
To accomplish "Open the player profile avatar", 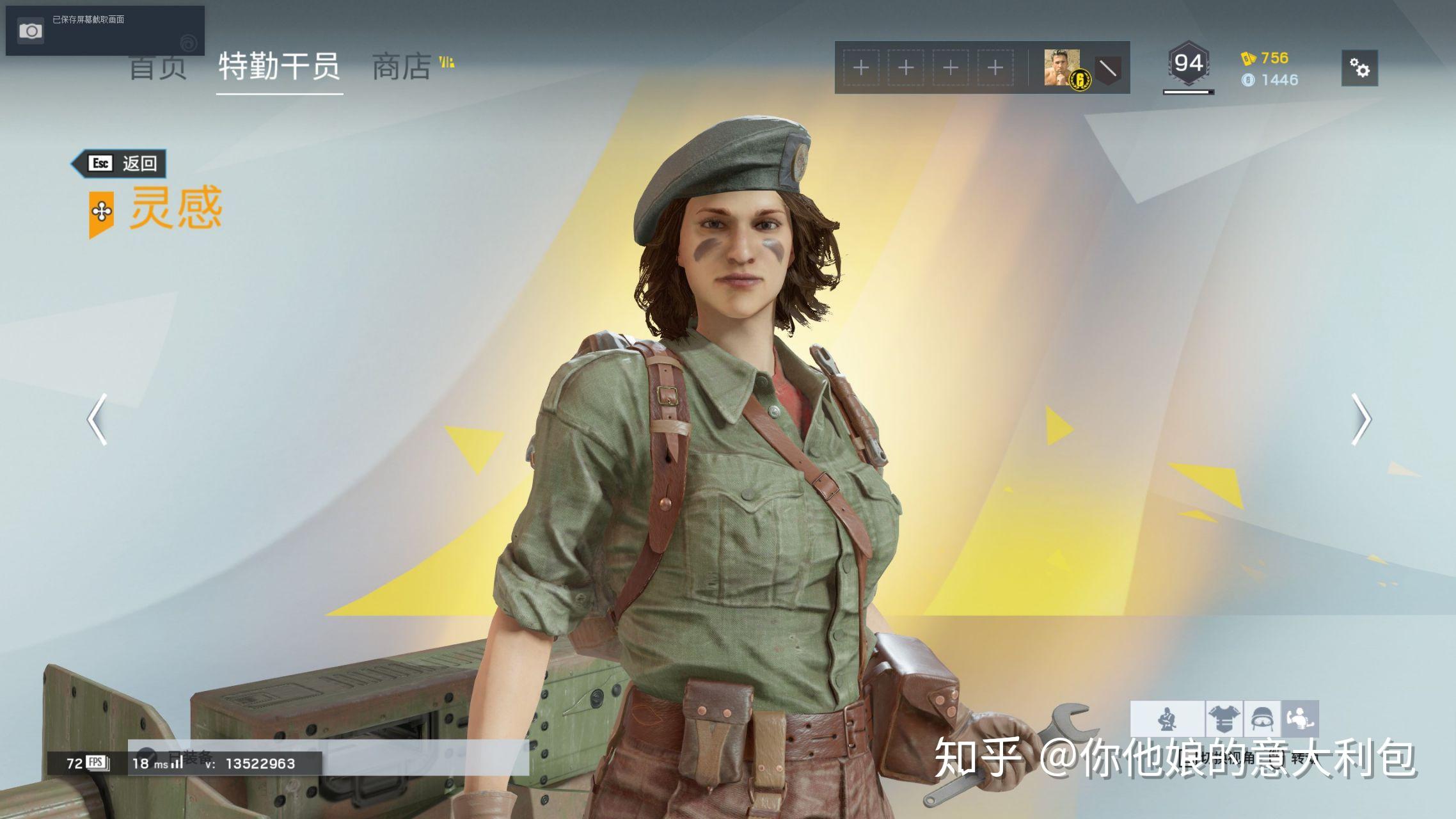I will pos(1061,67).
